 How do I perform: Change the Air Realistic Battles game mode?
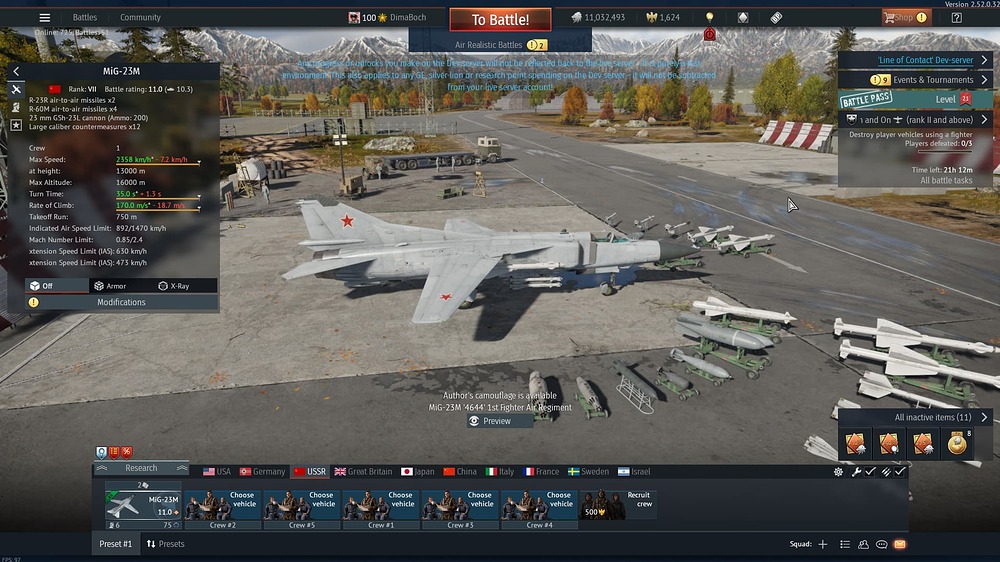pos(500,45)
